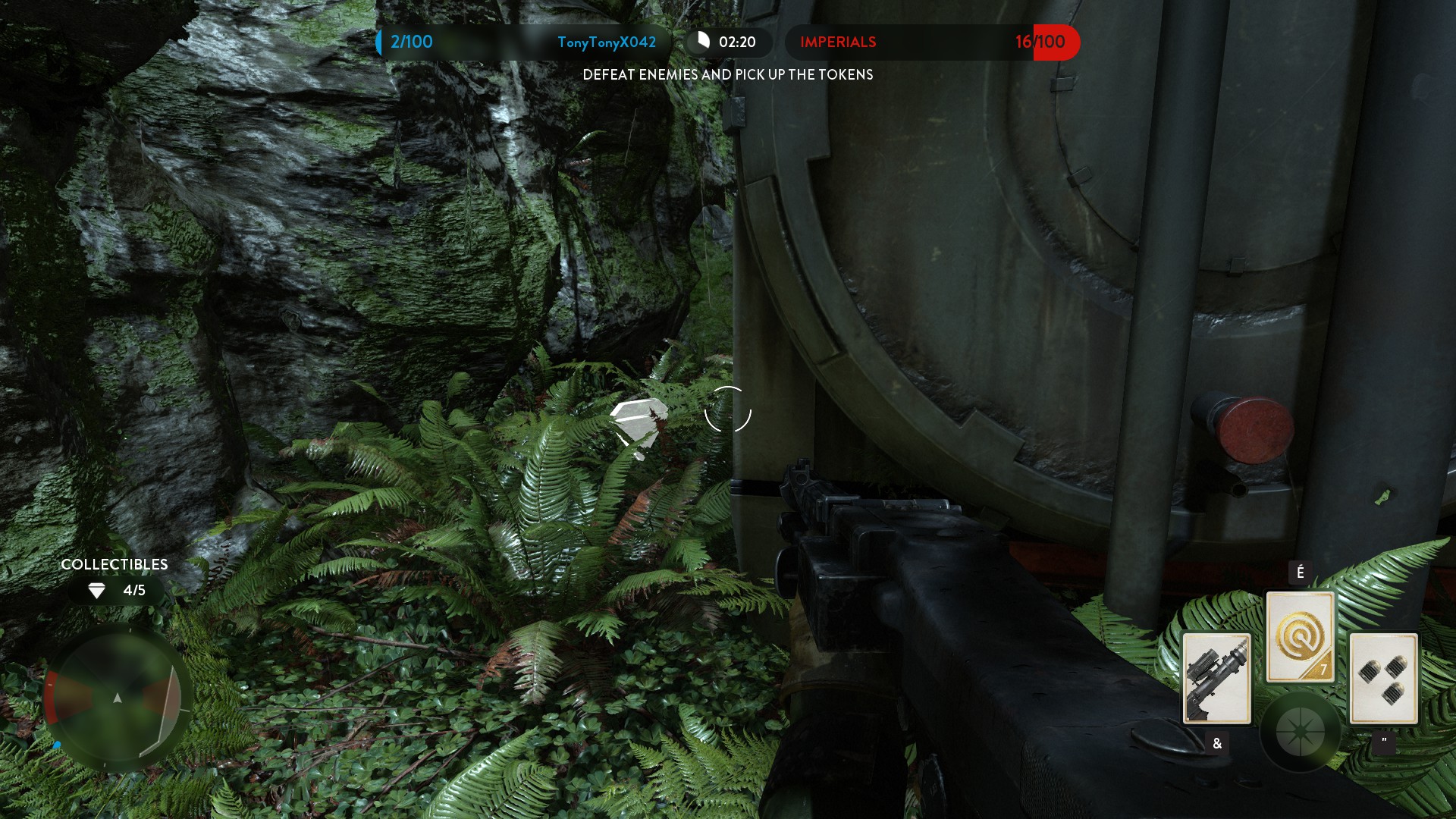Open the circular radar minimap

click(x=117, y=698)
